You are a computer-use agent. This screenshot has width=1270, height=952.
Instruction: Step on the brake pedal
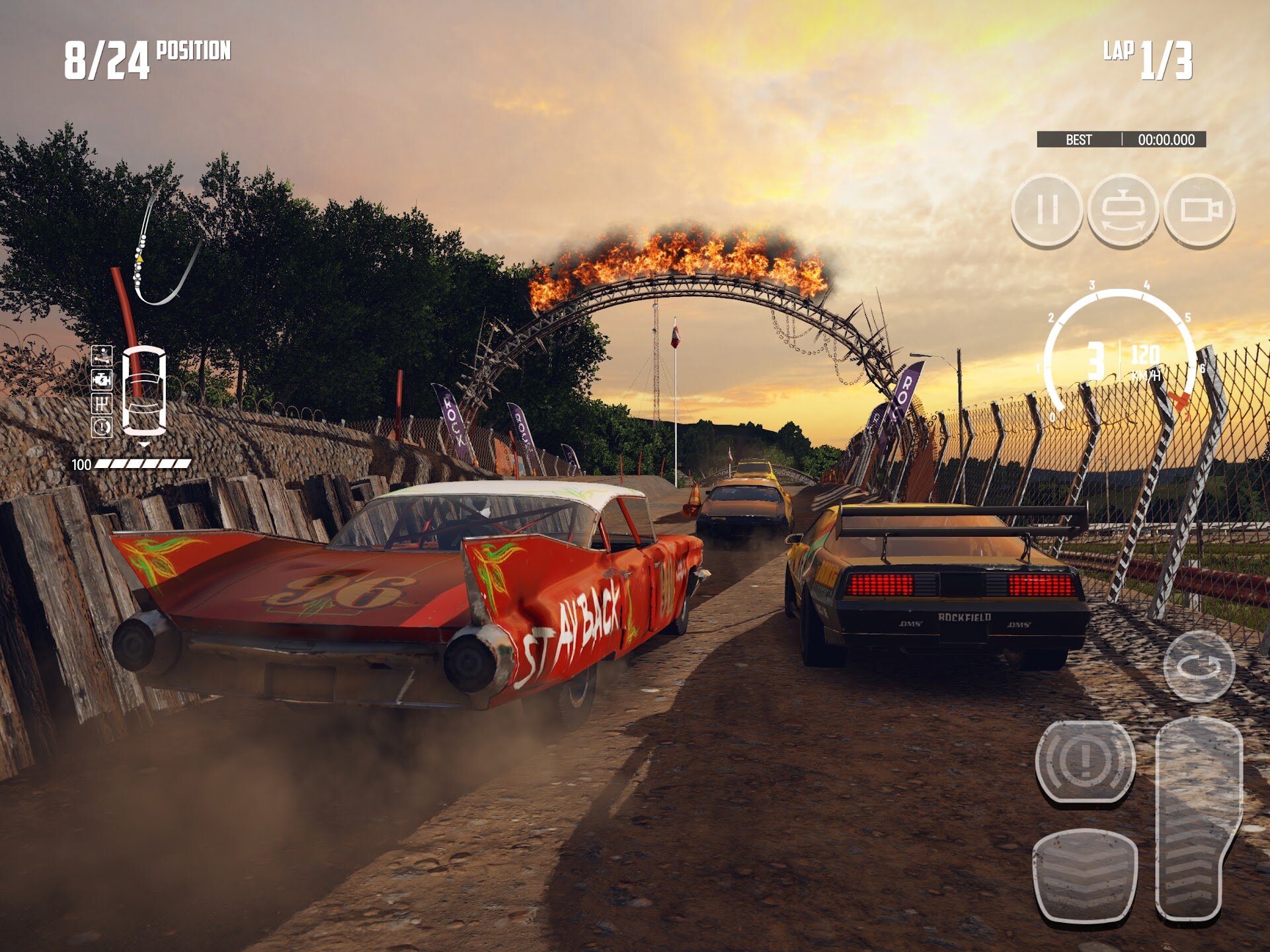pyautogui.click(x=1085, y=874)
